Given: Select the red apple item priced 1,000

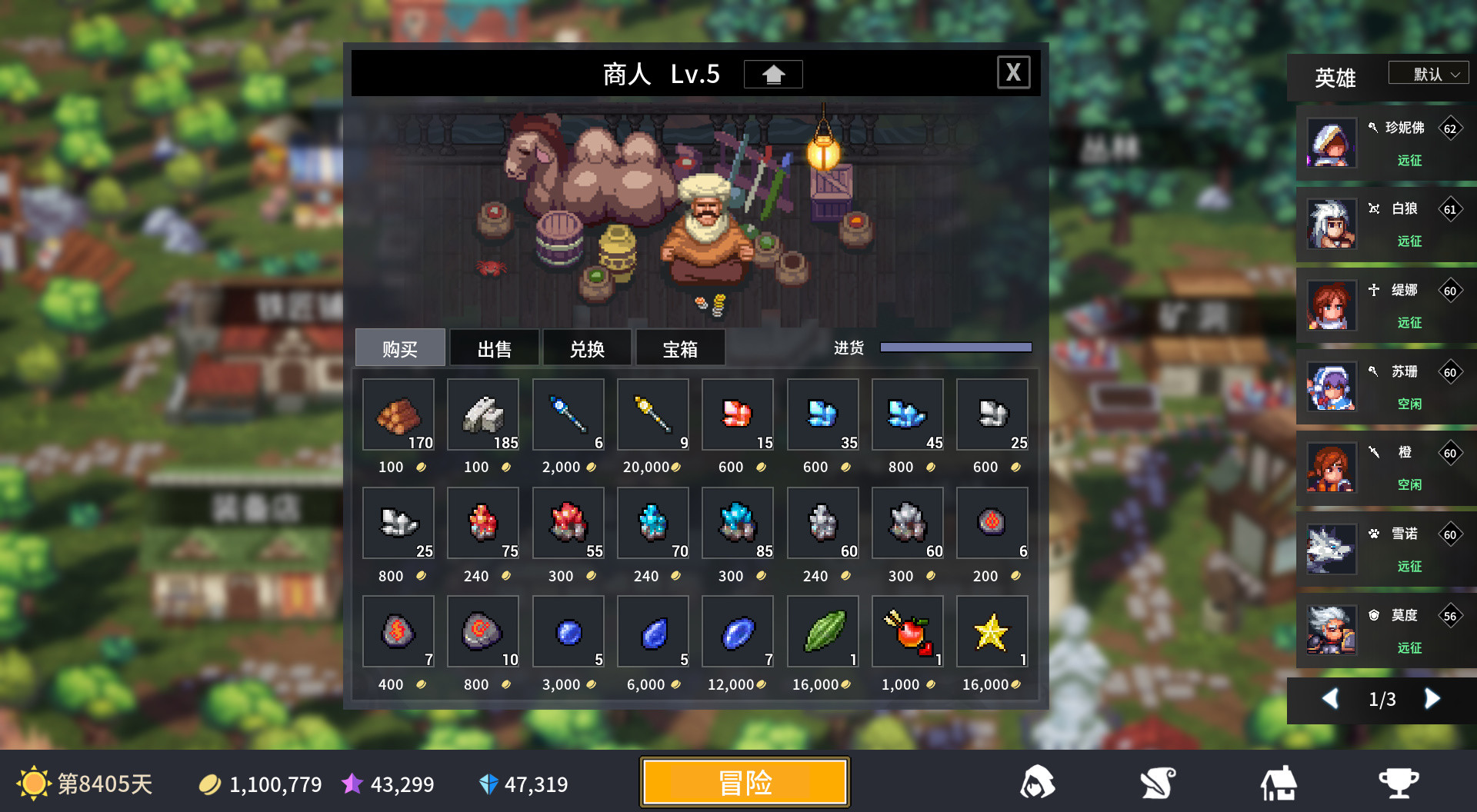Looking at the screenshot, I should click(x=907, y=632).
